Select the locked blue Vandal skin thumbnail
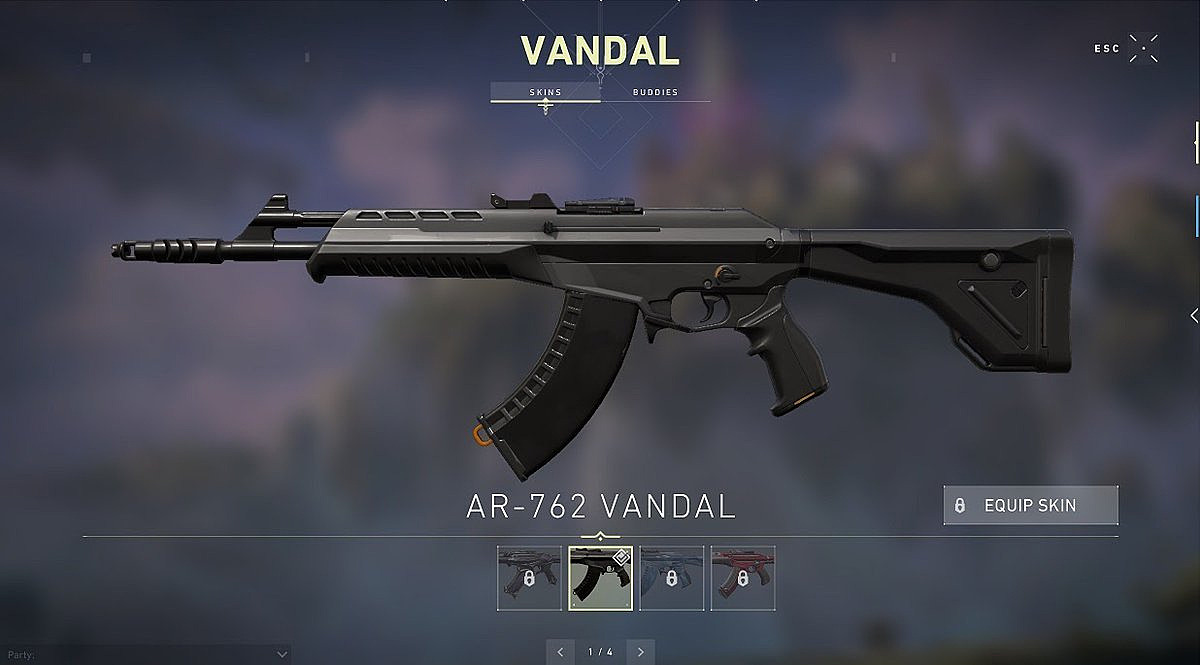Viewport: 1200px width, 665px height. [x=672, y=578]
